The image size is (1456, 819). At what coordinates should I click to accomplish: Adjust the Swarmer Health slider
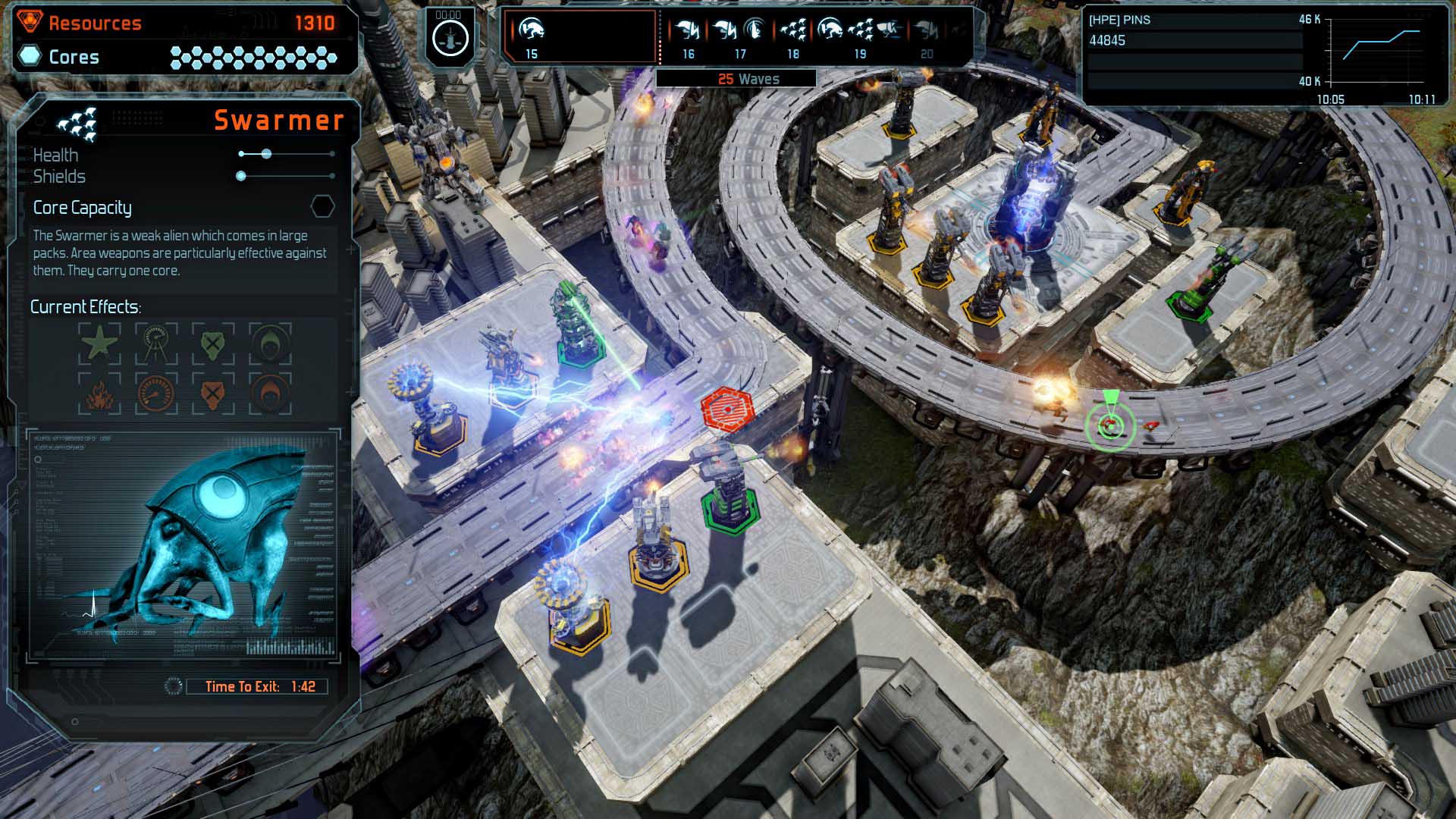click(265, 154)
